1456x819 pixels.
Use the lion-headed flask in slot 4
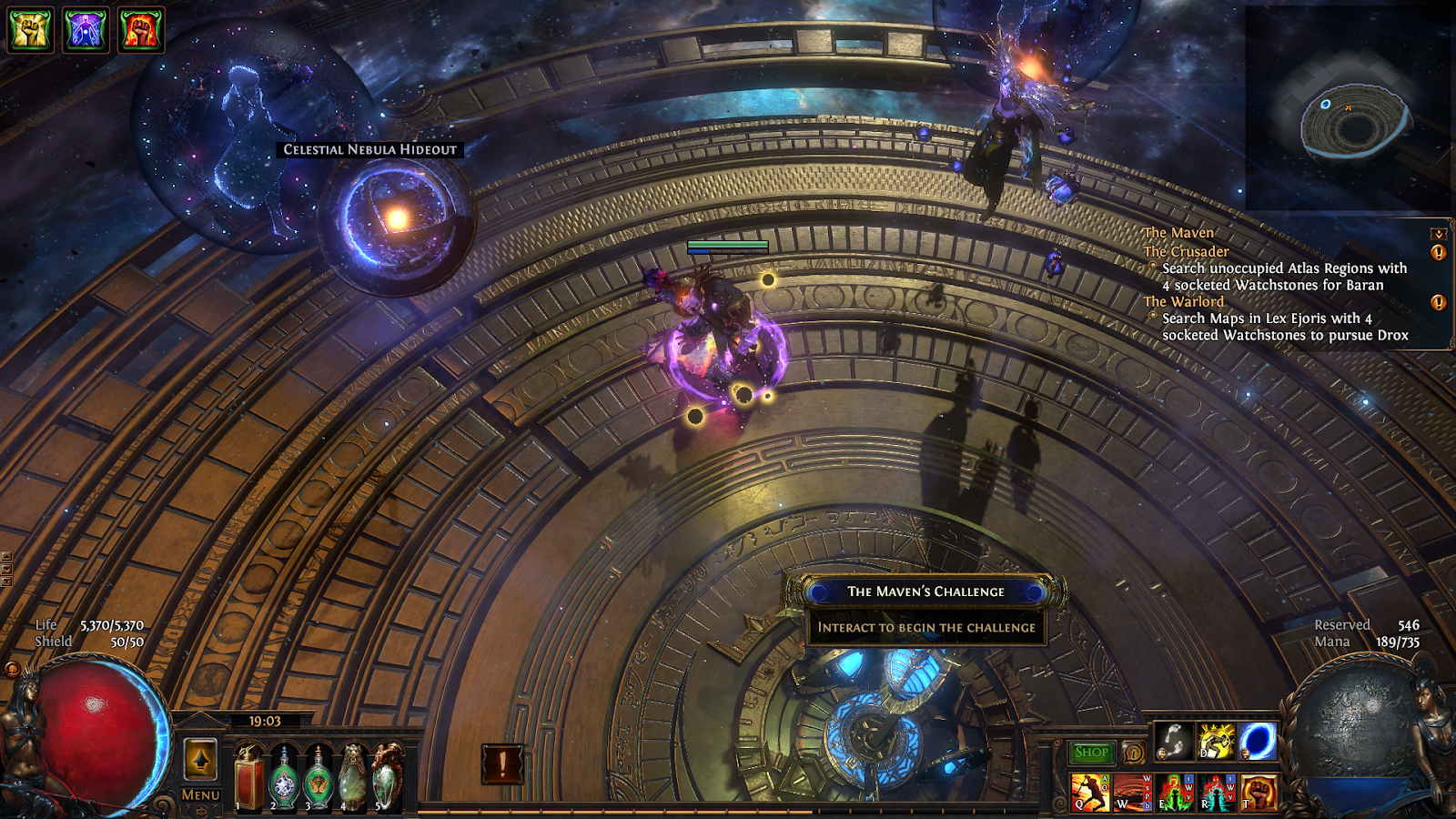pos(352,776)
